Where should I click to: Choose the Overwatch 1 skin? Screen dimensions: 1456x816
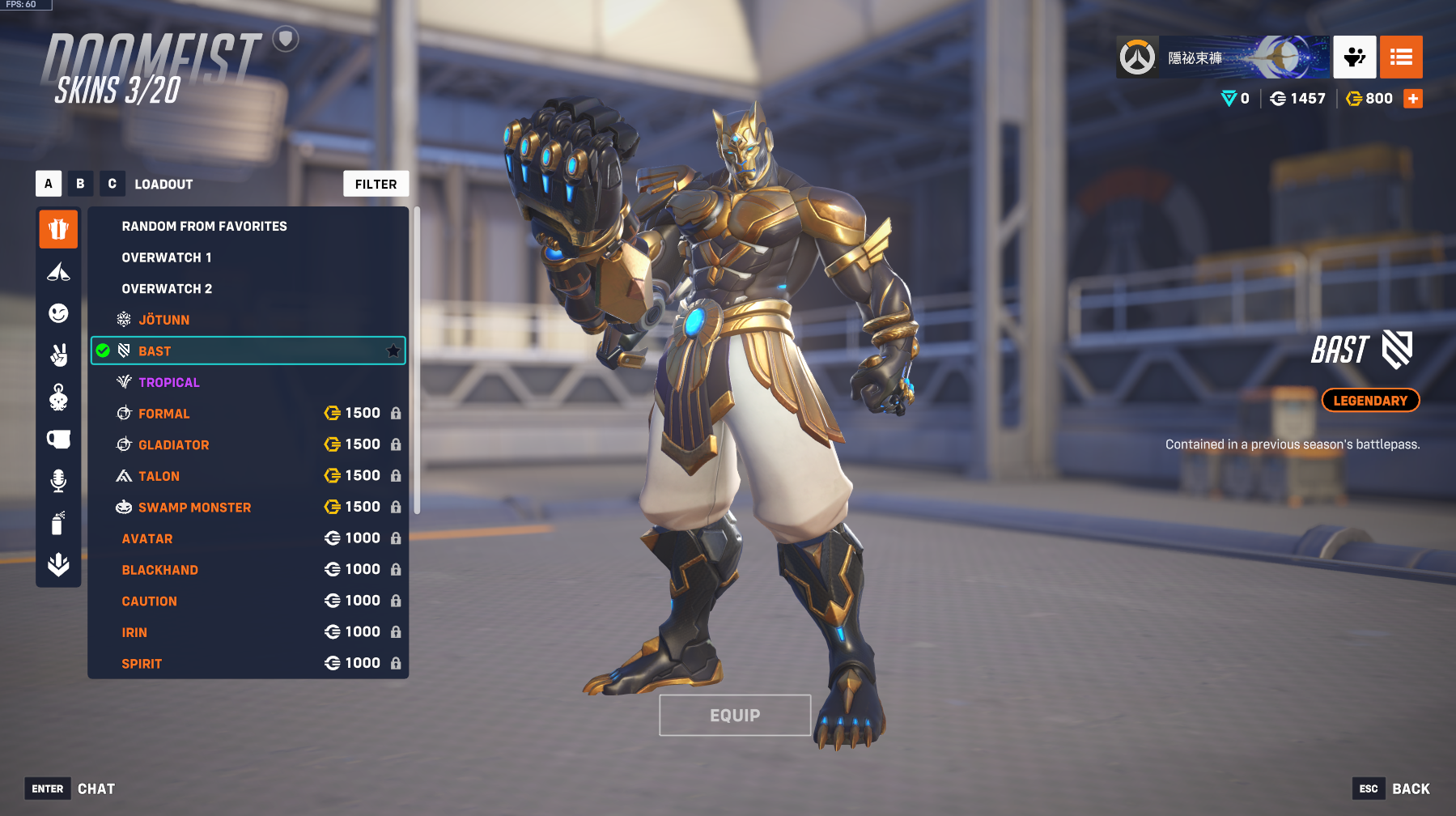pos(167,257)
